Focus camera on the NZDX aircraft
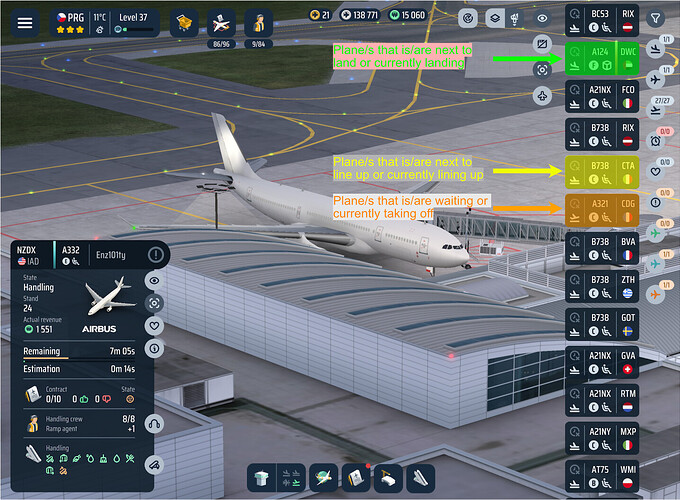The image size is (680, 500). coord(154,303)
